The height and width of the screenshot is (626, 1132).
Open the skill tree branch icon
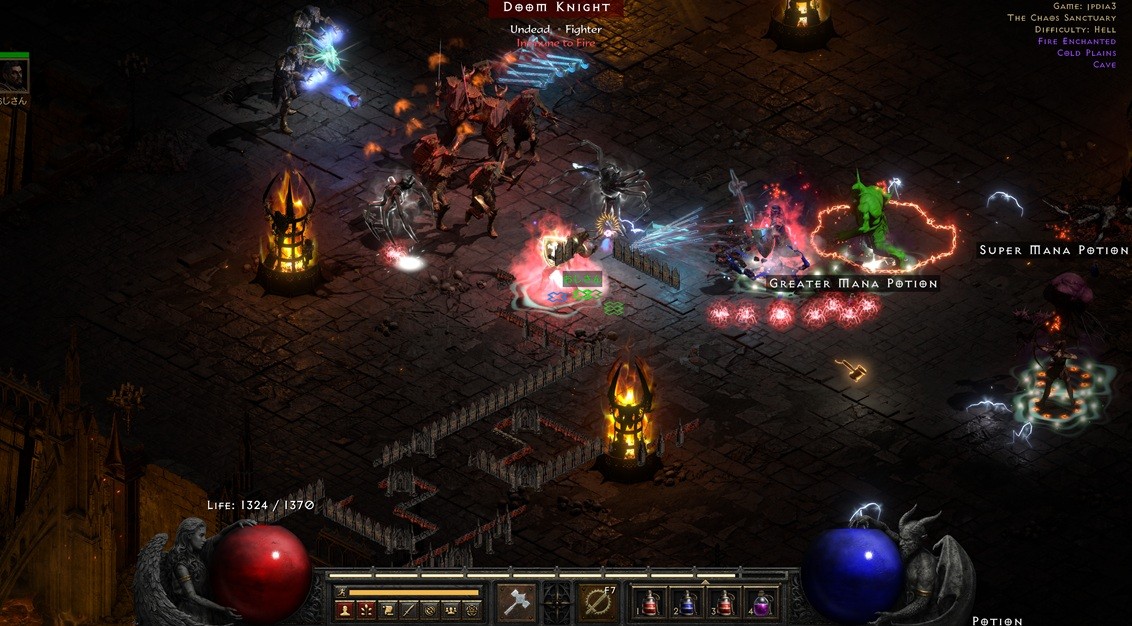366,610
